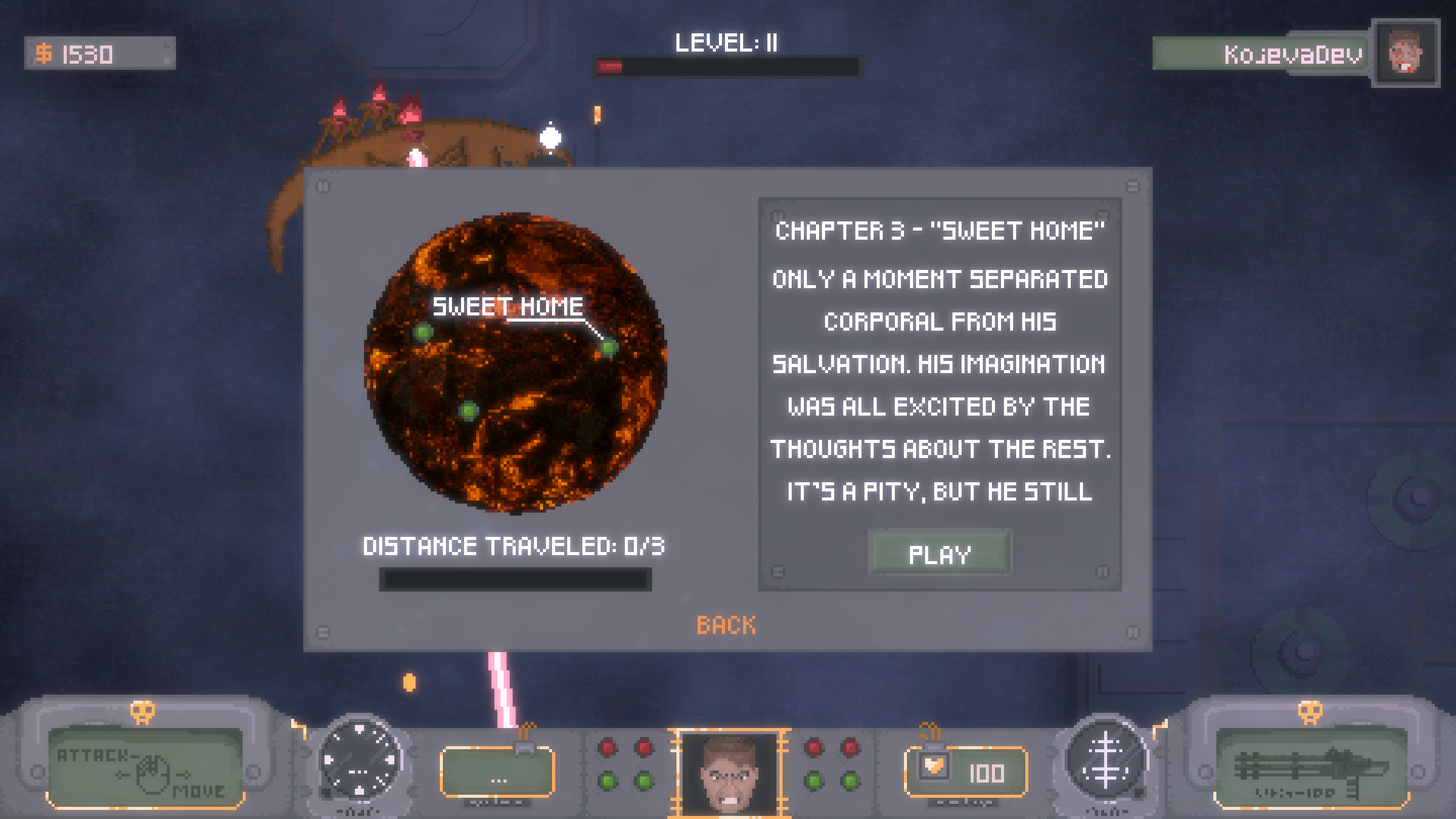Click the SWEET HOME location label
This screenshot has width=1456, height=819.
[509, 307]
